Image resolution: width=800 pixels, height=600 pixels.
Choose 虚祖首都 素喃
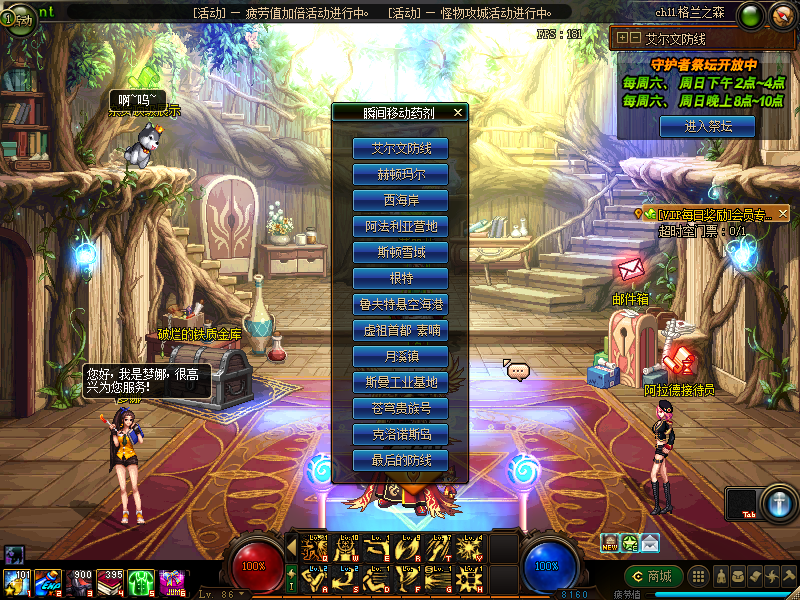pyautogui.click(x=400, y=330)
